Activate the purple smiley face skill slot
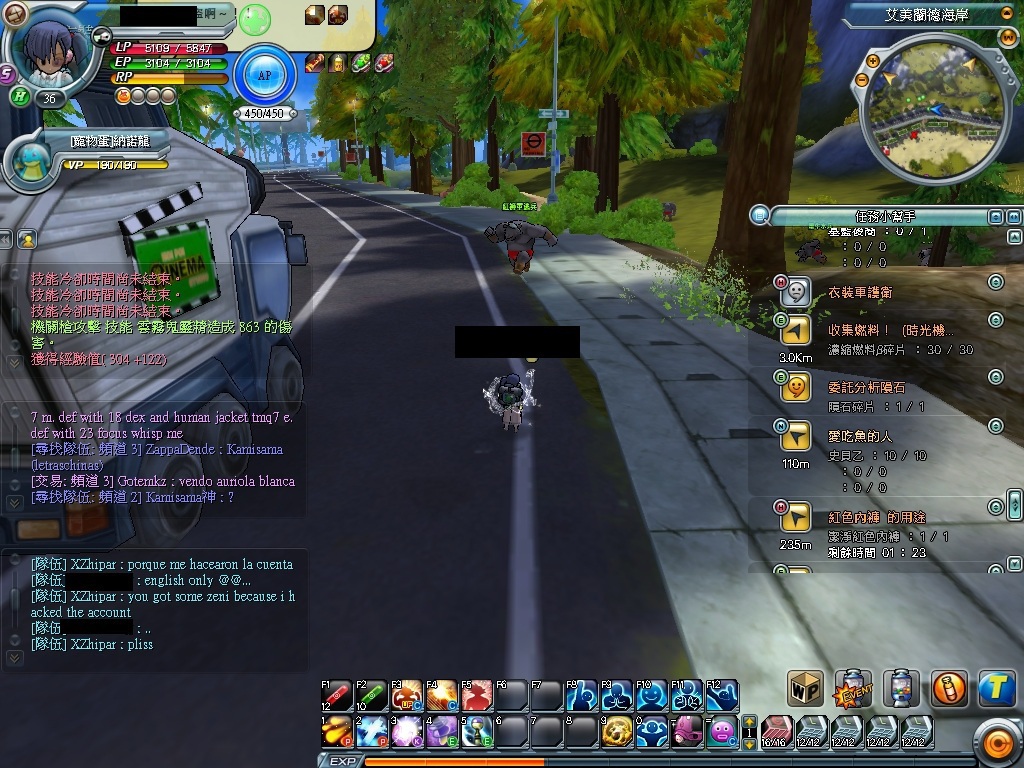 [723, 732]
